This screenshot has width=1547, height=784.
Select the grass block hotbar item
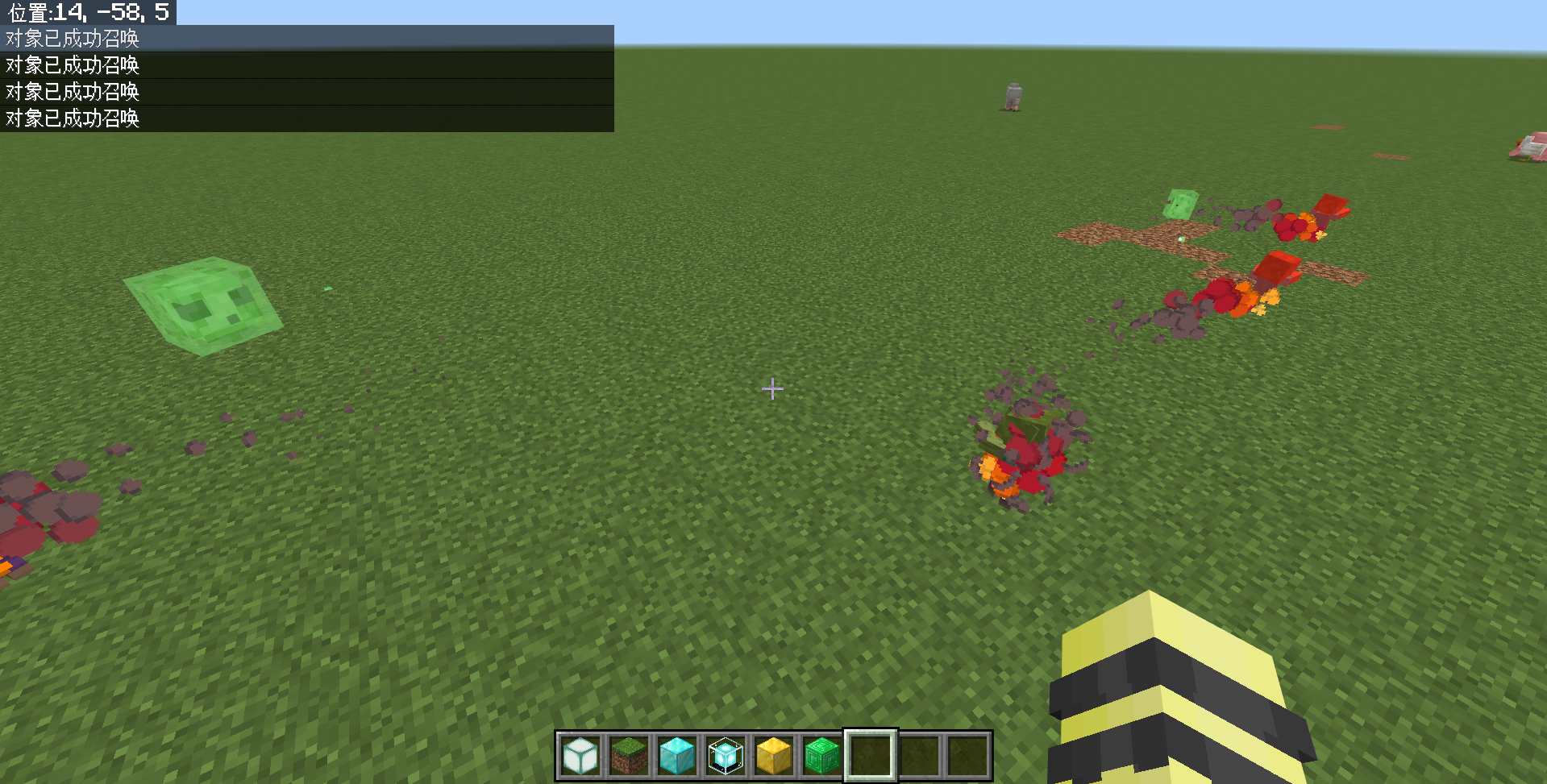628,756
